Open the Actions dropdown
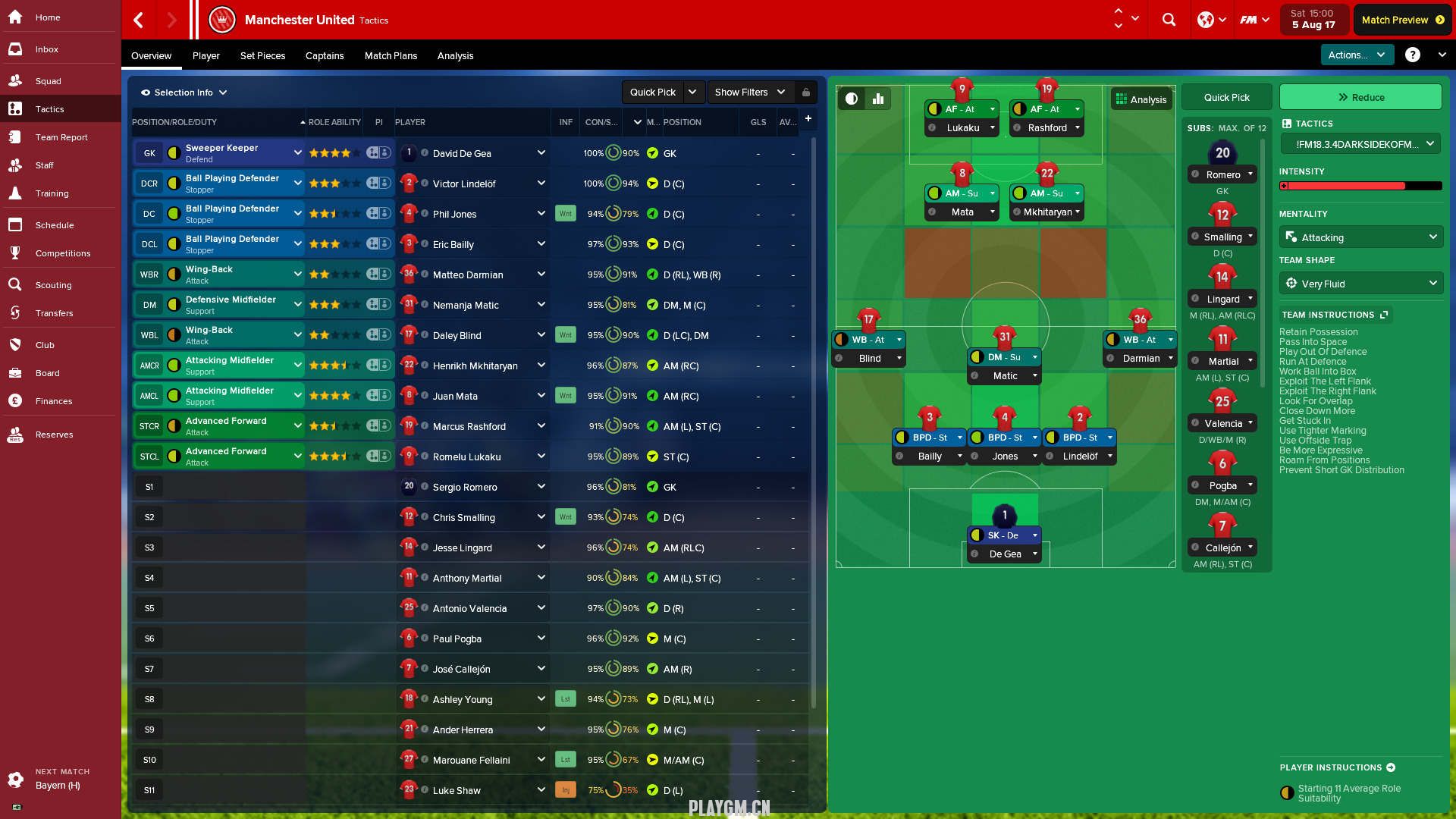Screen dimensions: 1456x819 coord(1357,55)
